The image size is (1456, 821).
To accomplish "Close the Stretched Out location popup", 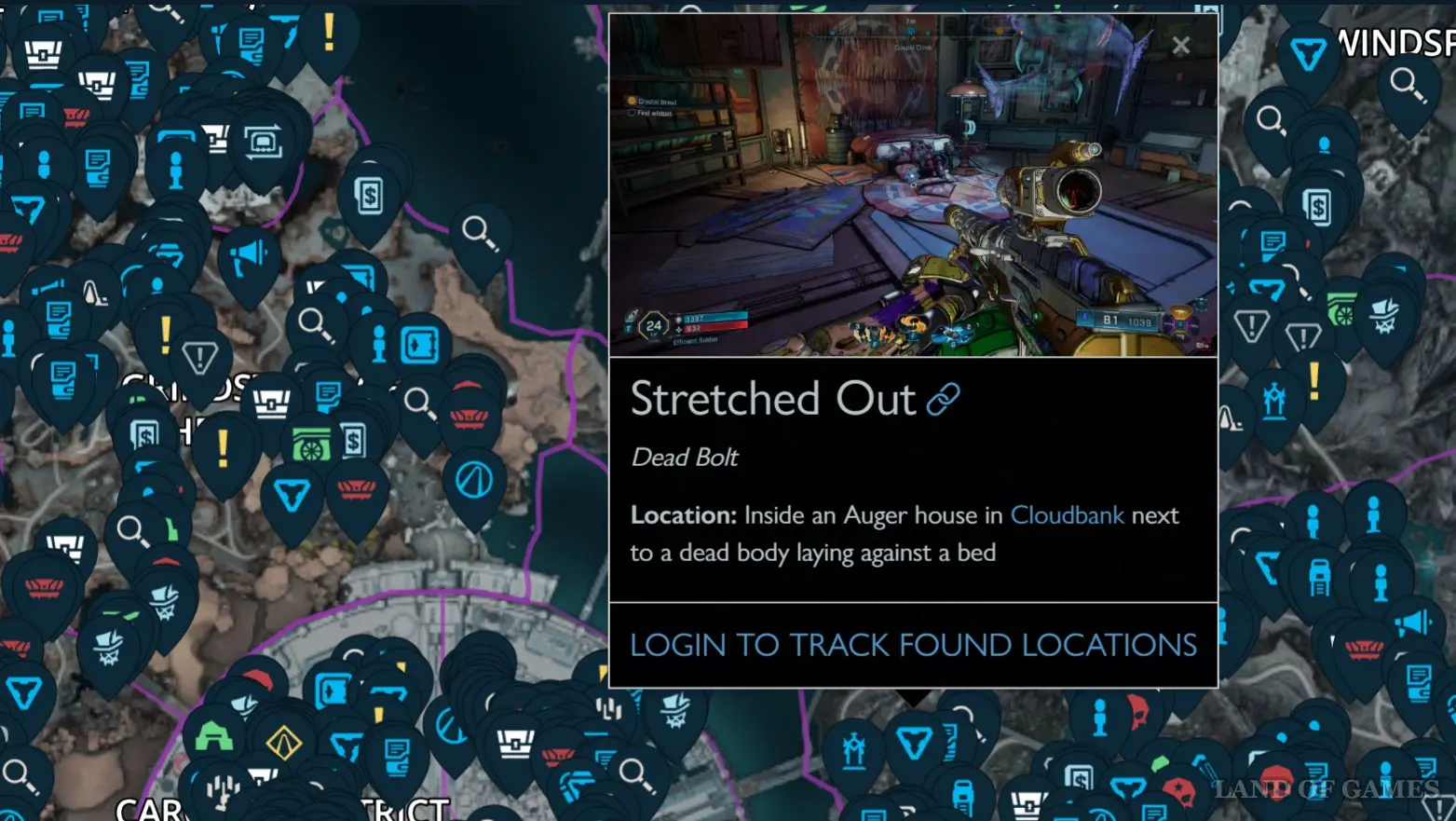I will coord(1180,45).
